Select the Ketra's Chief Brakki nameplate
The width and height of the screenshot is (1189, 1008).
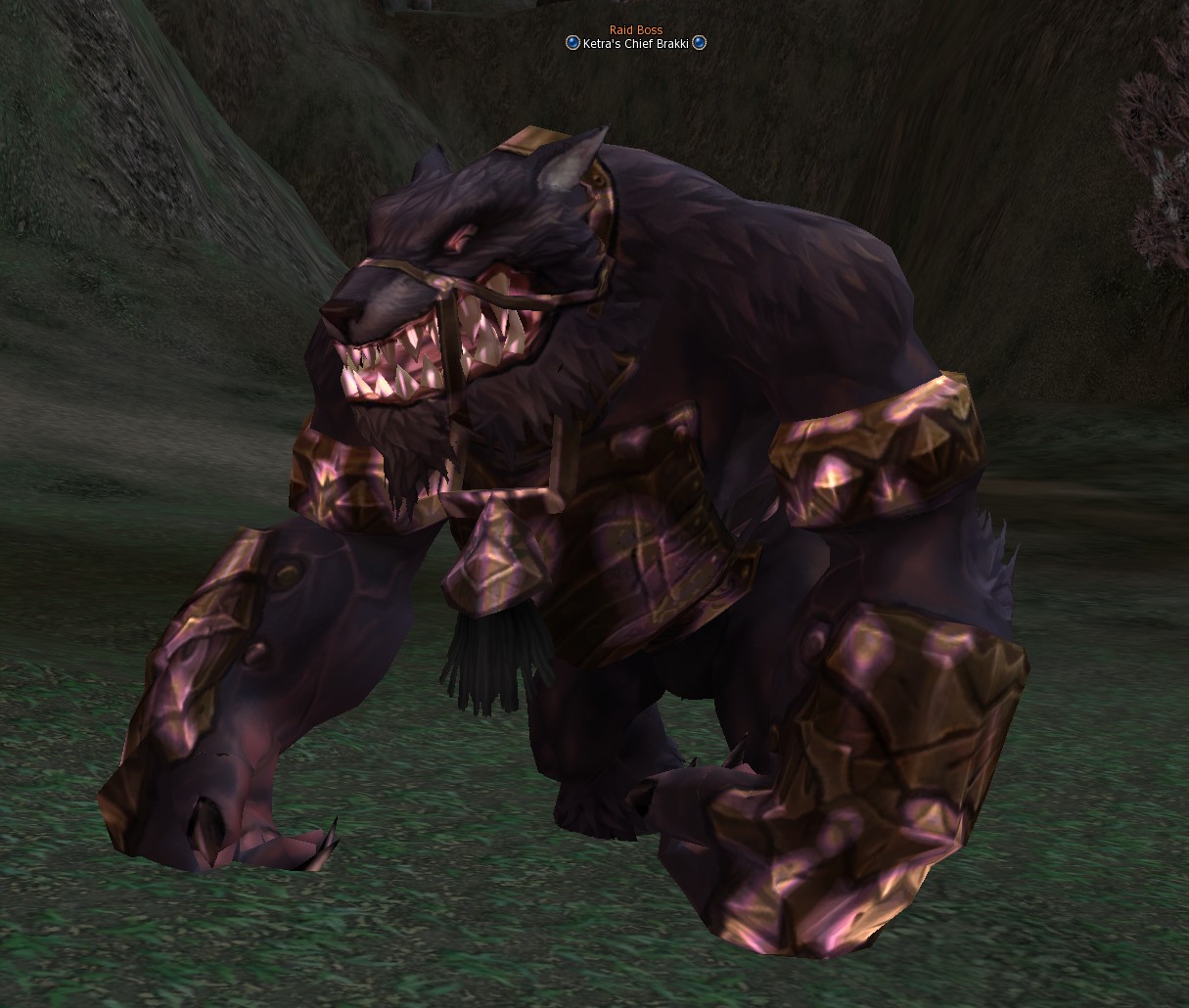pyautogui.click(x=636, y=43)
